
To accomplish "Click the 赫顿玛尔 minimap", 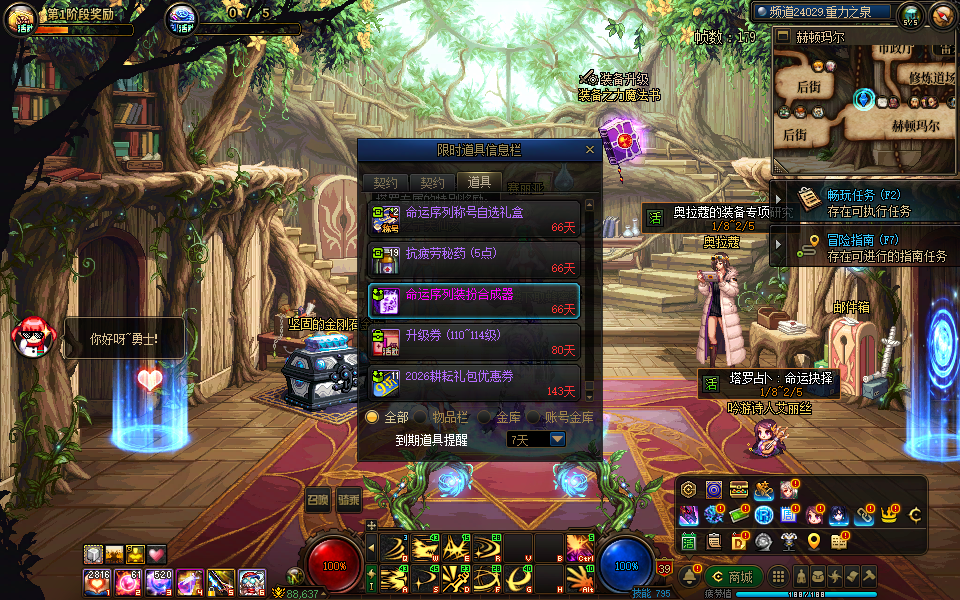I will pyautogui.click(x=864, y=99).
